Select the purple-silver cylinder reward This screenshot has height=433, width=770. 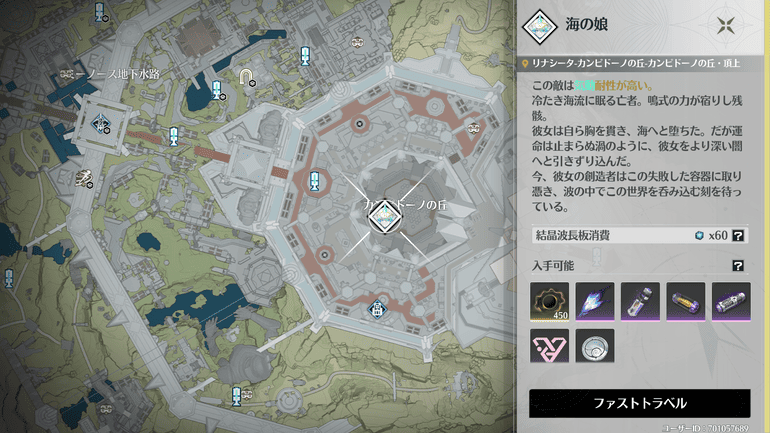click(731, 301)
